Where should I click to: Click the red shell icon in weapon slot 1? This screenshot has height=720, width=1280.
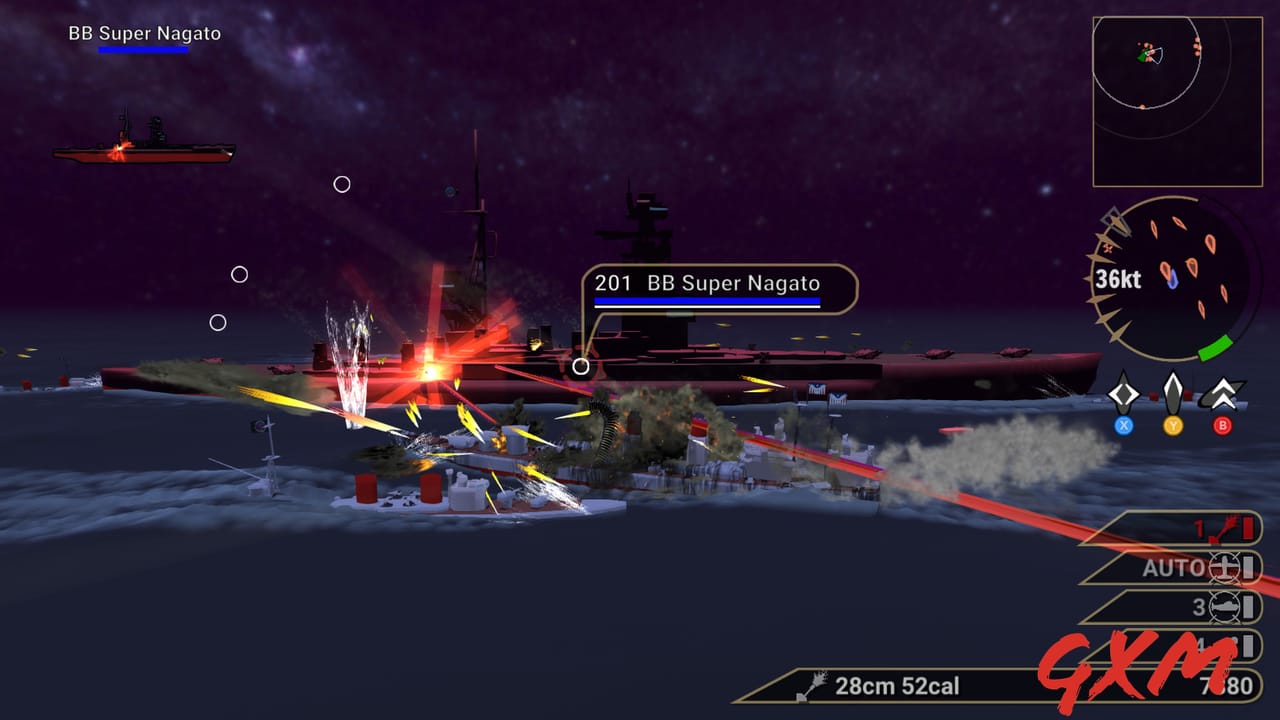click(1227, 527)
